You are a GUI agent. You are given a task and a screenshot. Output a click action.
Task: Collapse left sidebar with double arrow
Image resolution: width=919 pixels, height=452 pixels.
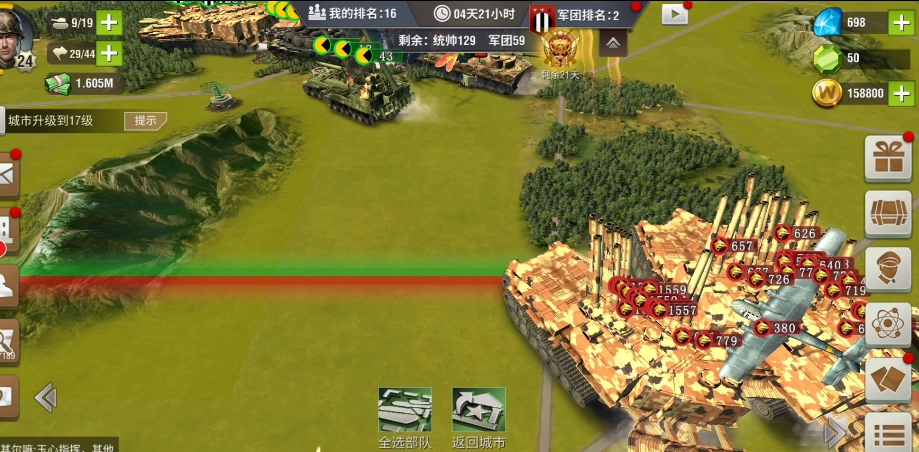point(45,397)
